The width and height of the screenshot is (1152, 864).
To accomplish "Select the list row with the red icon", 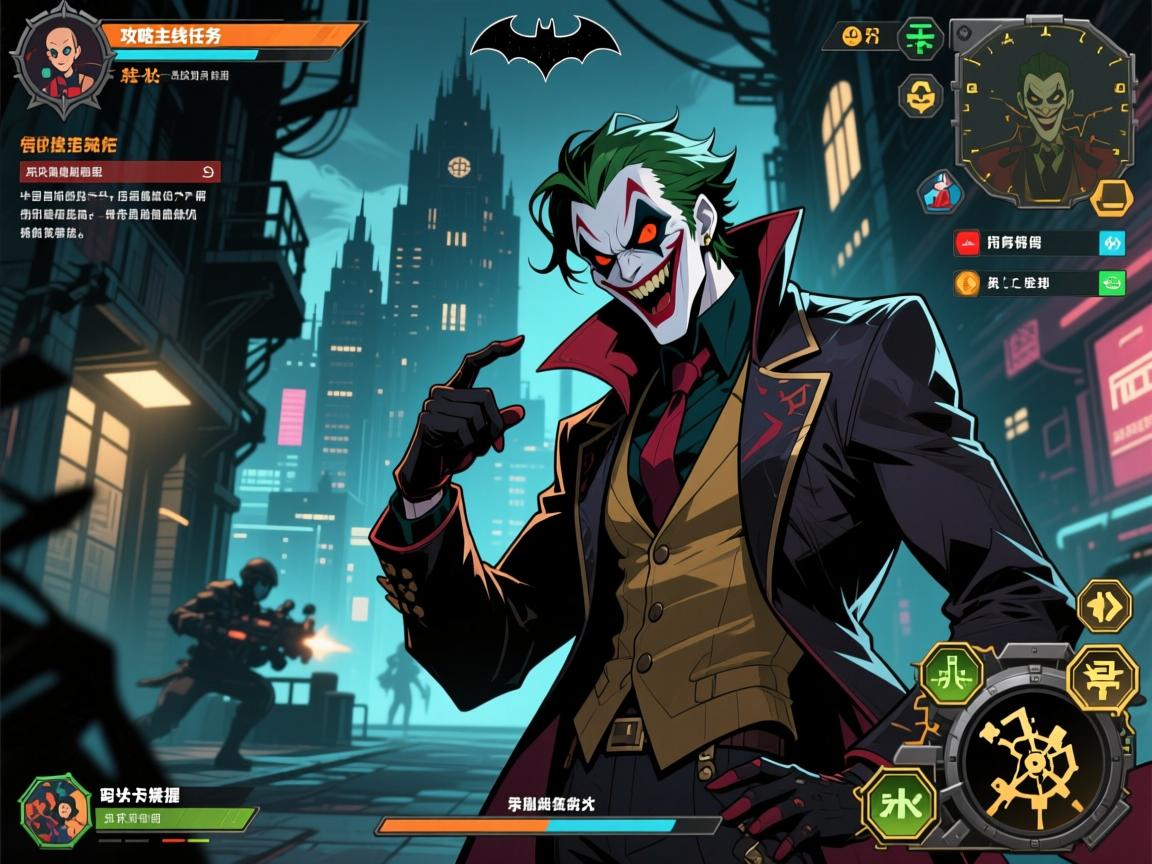I will 1030,243.
